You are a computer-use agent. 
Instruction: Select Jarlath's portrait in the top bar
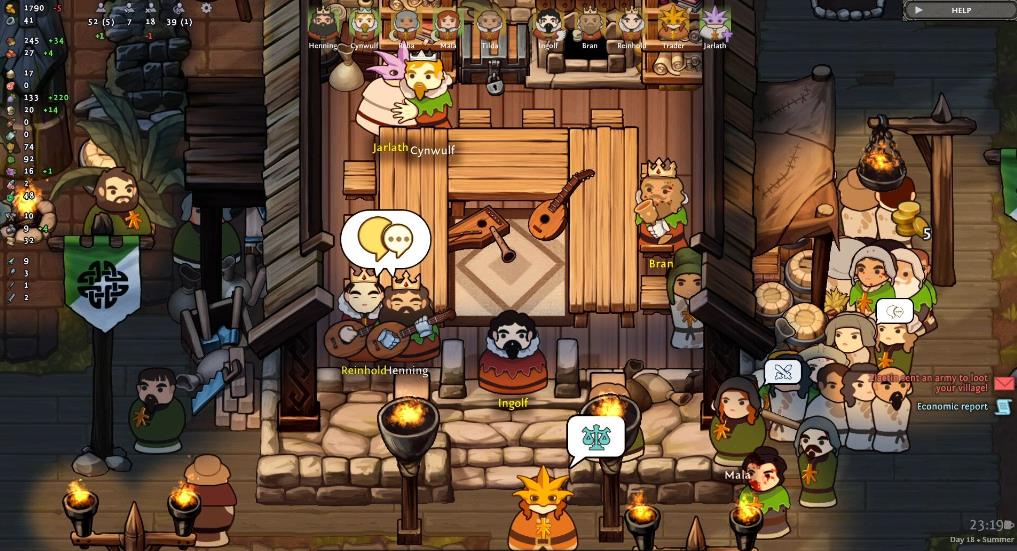point(715,24)
